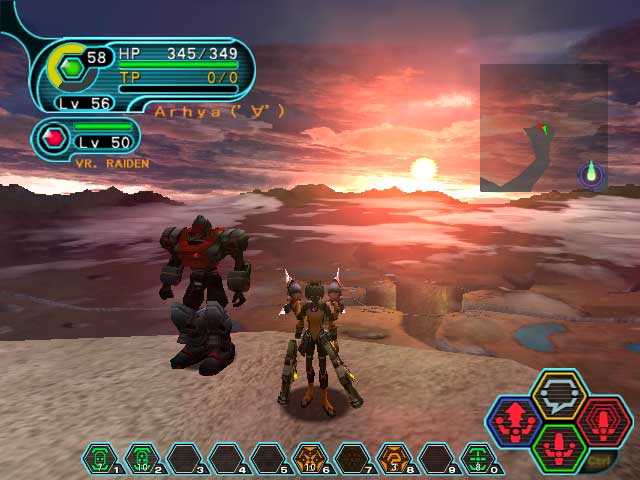Click the green flame icon beside the minimap
640x480 pixels.
click(591, 174)
